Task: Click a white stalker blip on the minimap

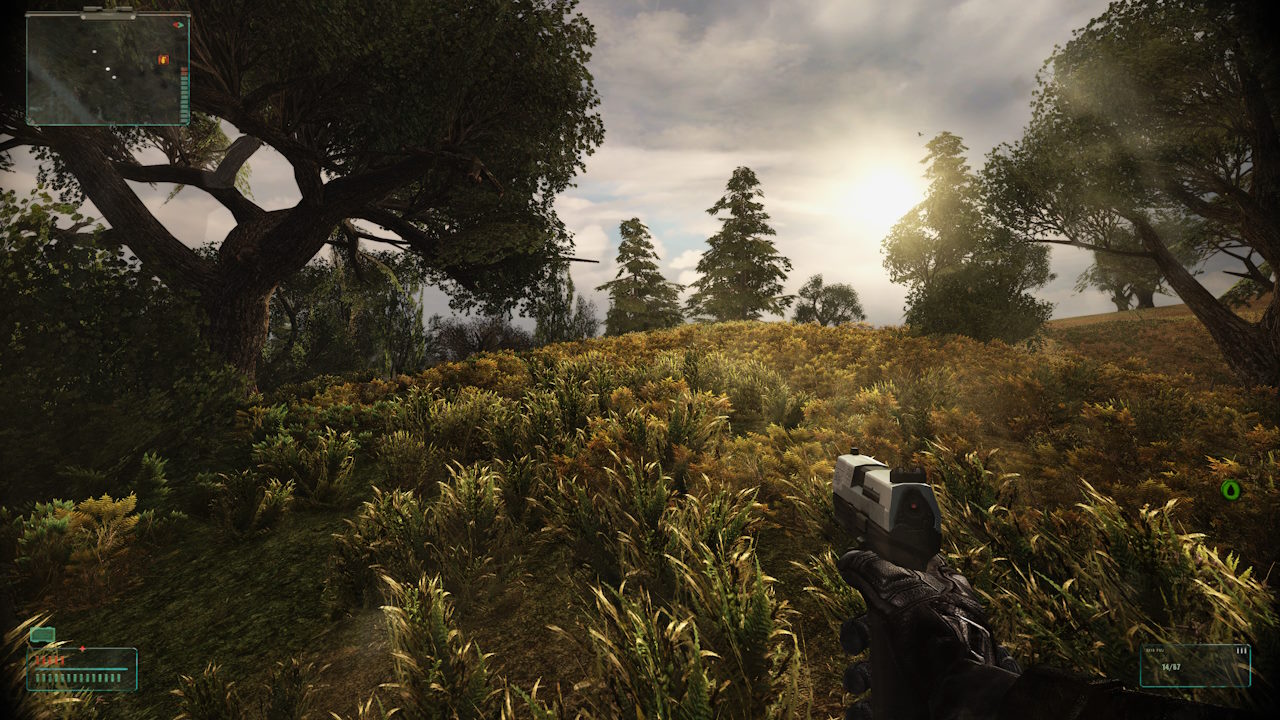Action: tap(108, 69)
